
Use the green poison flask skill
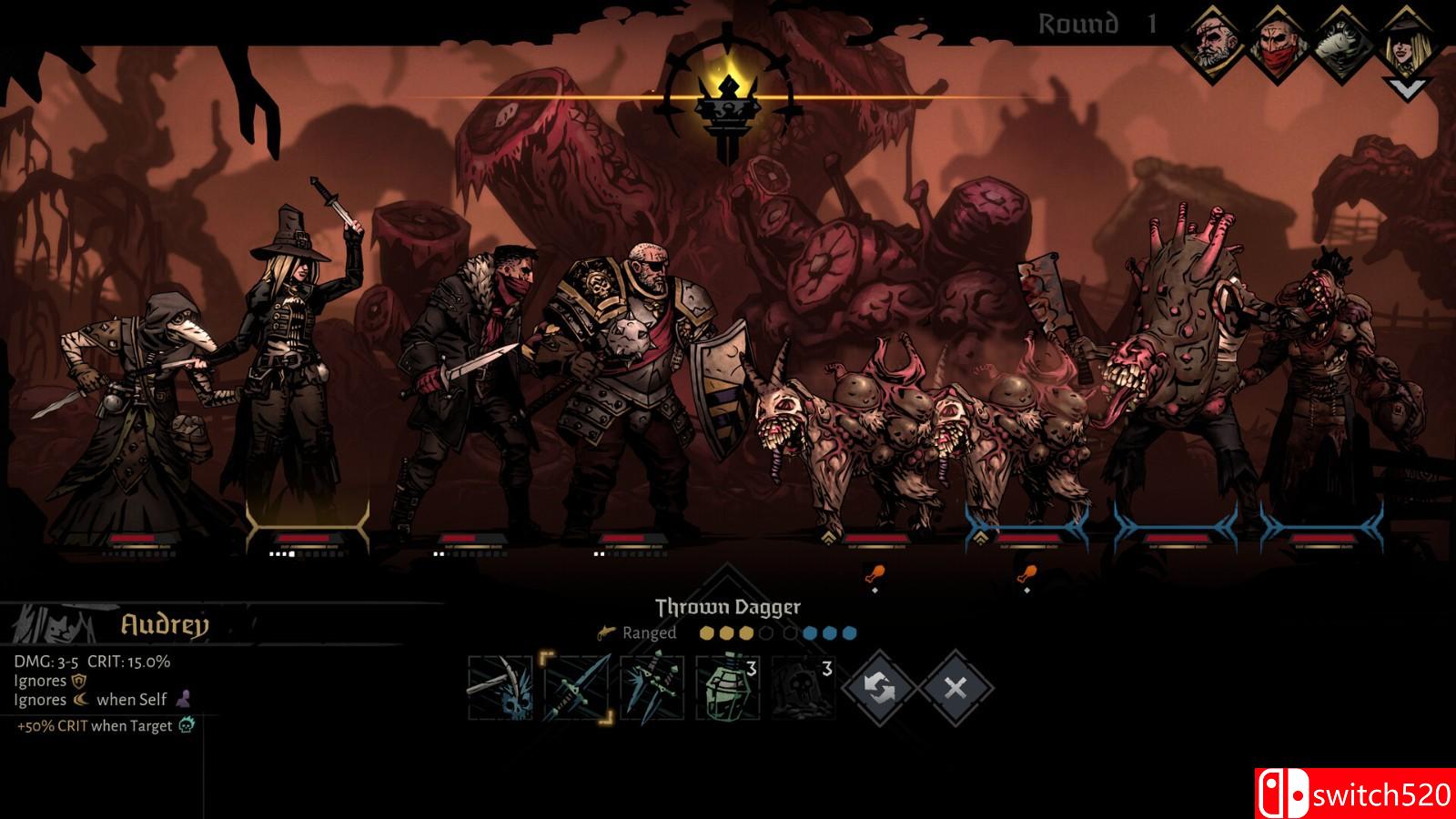tap(727, 688)
